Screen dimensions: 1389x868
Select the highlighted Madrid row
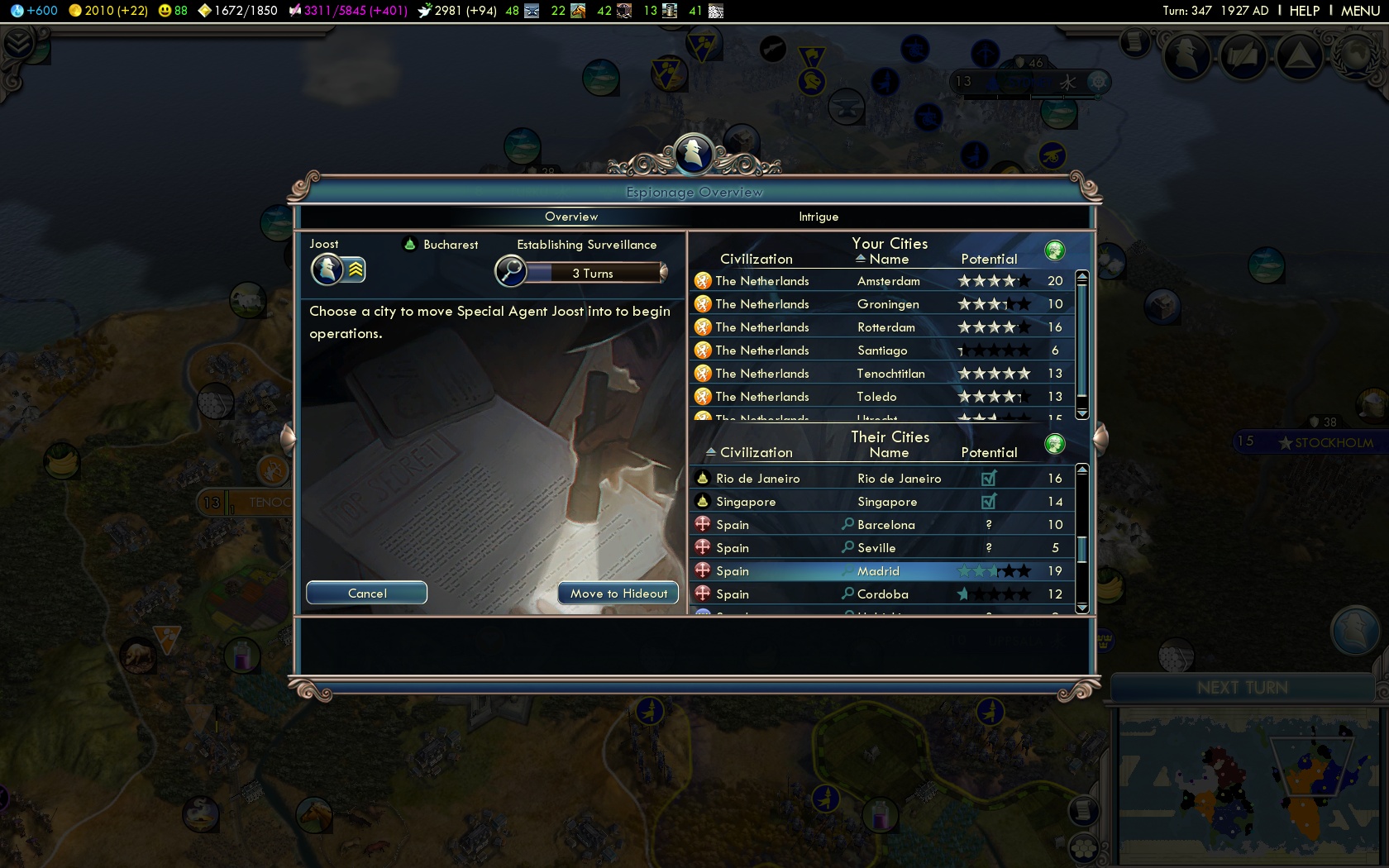click(x=878, y=571)
